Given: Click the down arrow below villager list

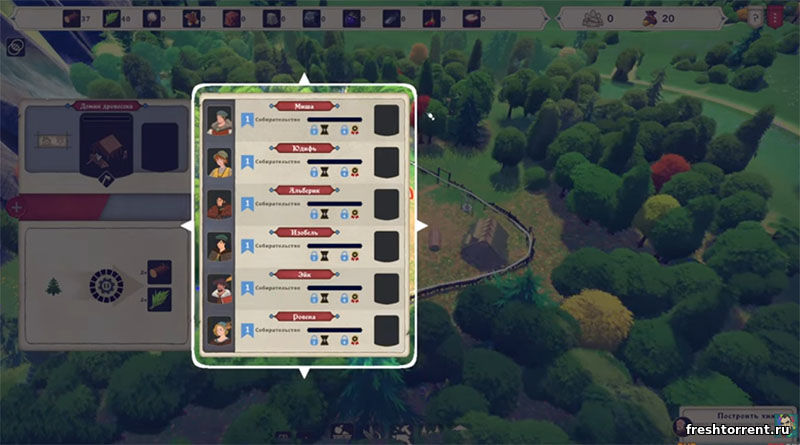Looking at the screenshot, I should click(303, 372).
